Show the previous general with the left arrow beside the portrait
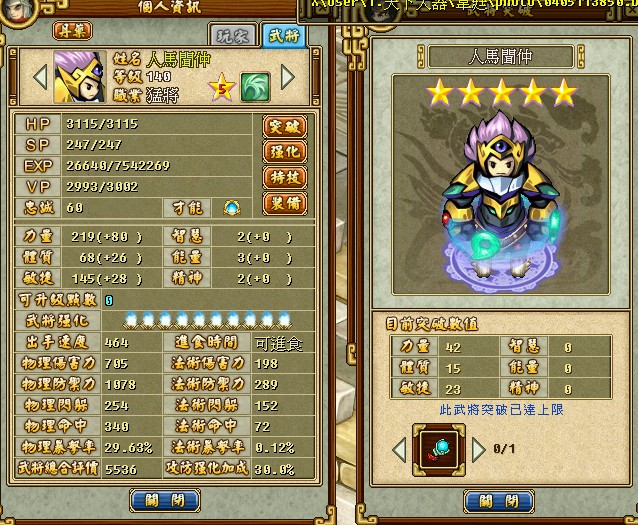 pos(41,76)
